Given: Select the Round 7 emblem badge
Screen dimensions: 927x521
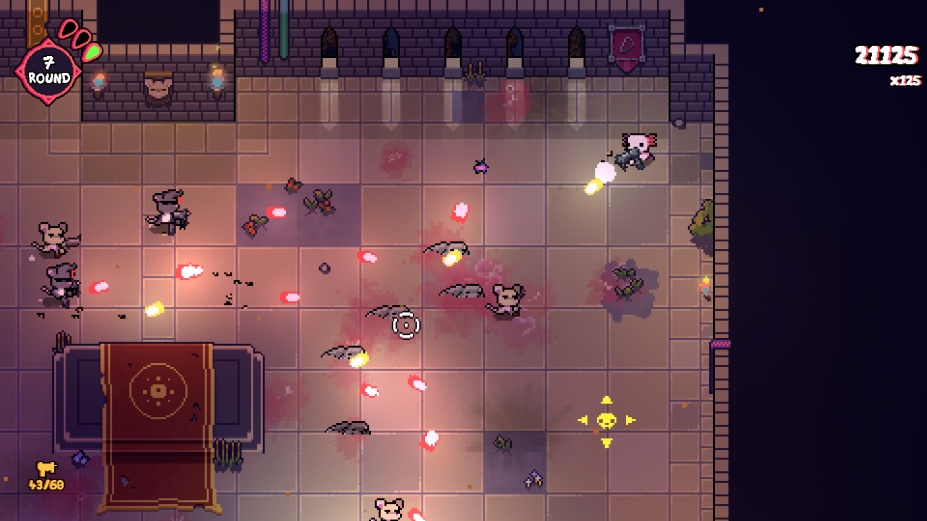Looking at the screenshot, I should [x=48, y=70].
